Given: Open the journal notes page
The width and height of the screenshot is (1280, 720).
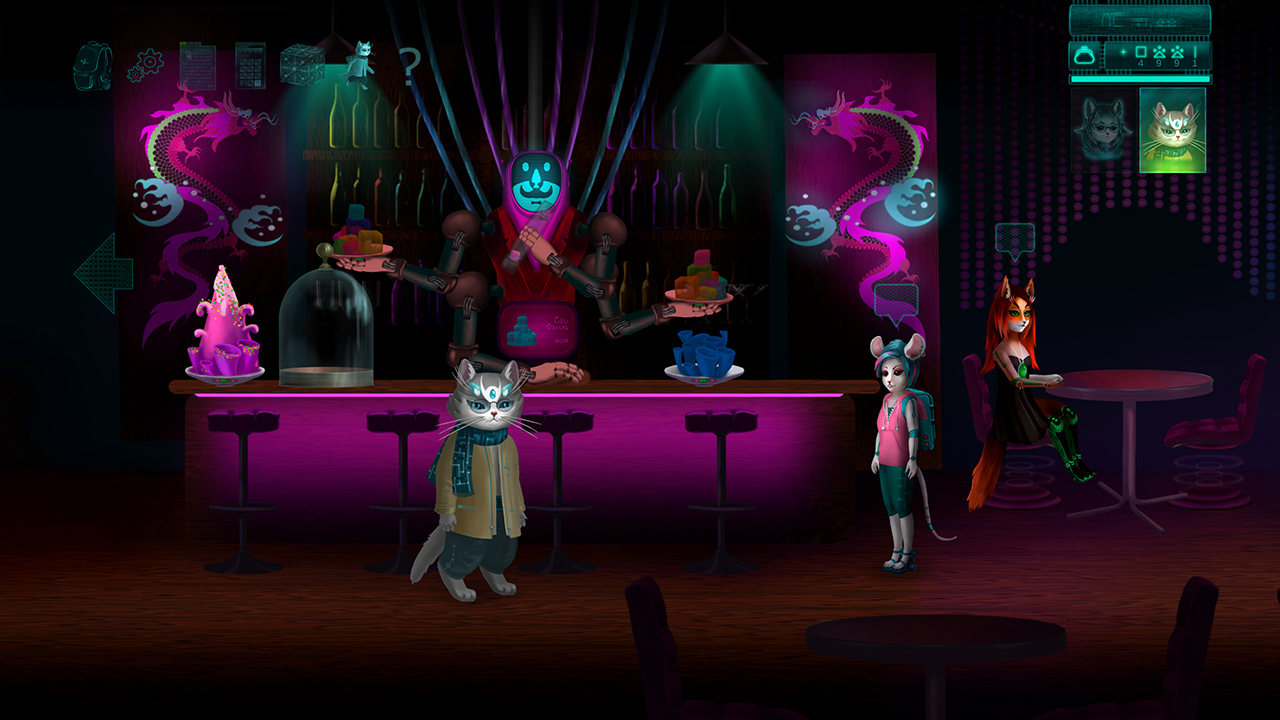Looking at the screenshot, I should 198,65.
